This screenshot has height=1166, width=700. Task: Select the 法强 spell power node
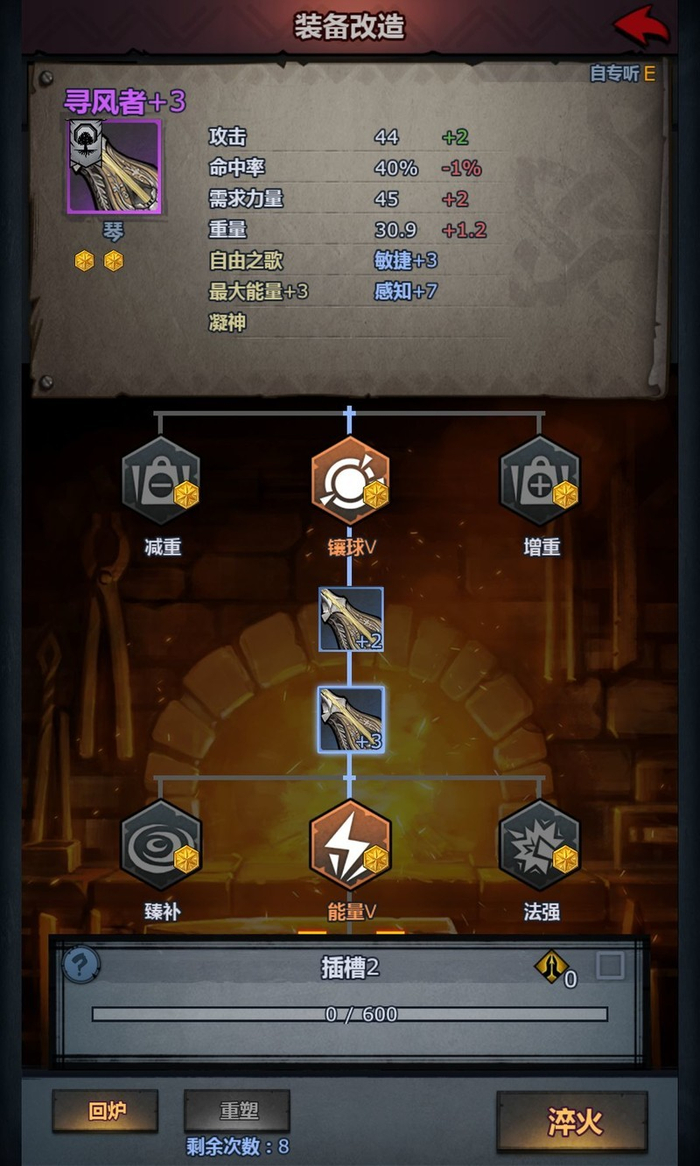point(540,845)
